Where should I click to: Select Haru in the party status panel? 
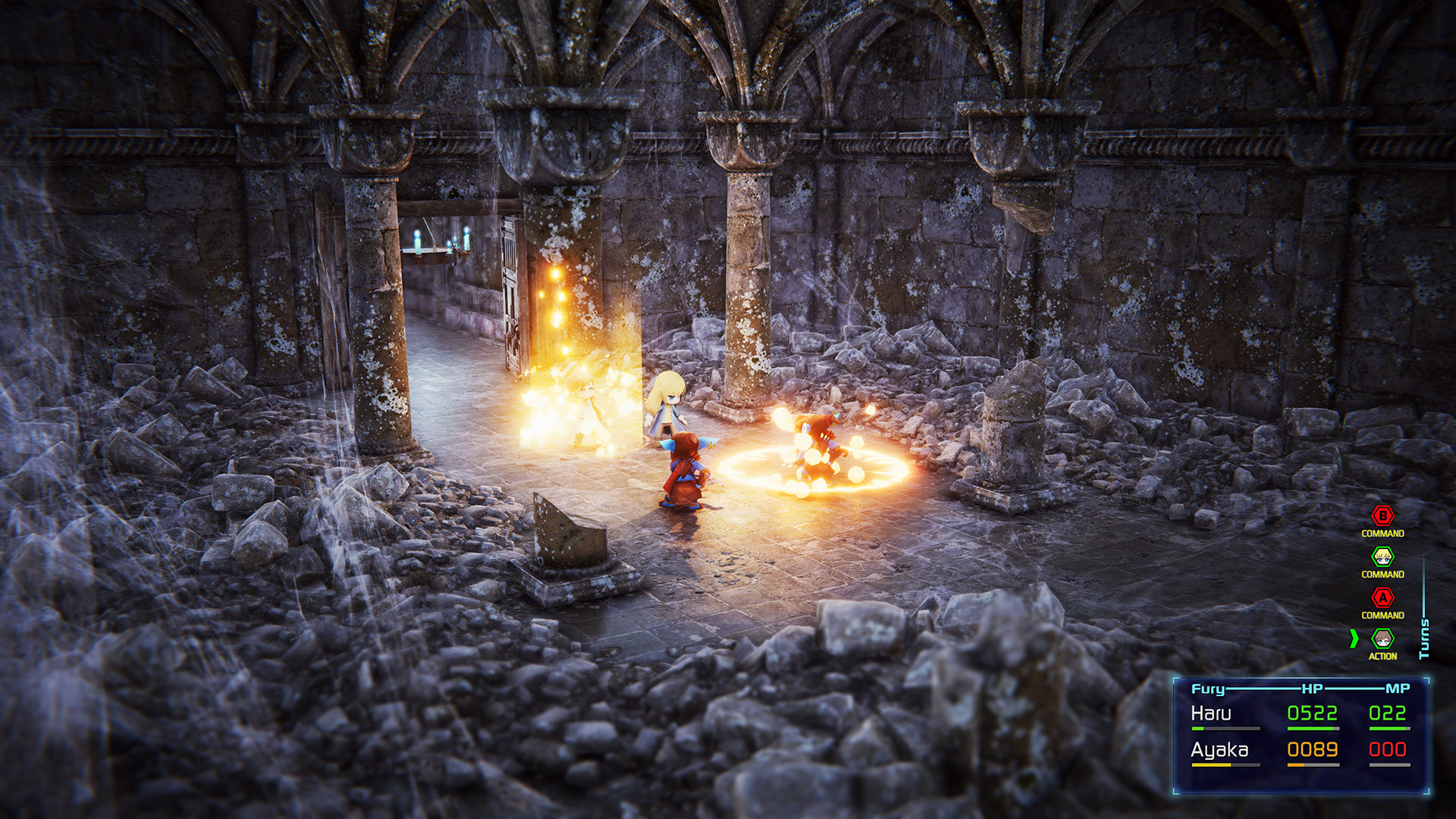click(x=1211, y=714)
